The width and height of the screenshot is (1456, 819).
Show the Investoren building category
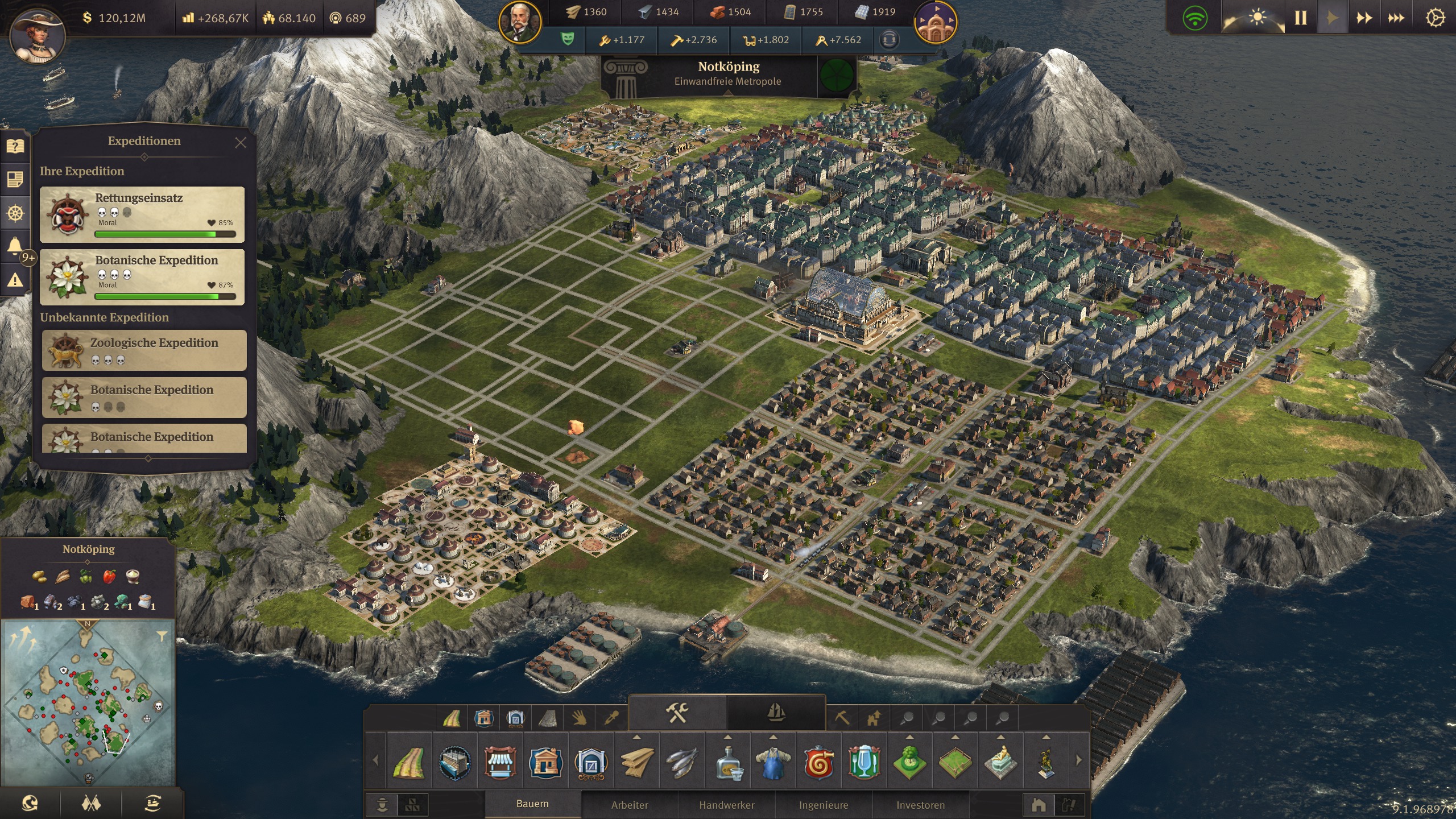point(920,805)
